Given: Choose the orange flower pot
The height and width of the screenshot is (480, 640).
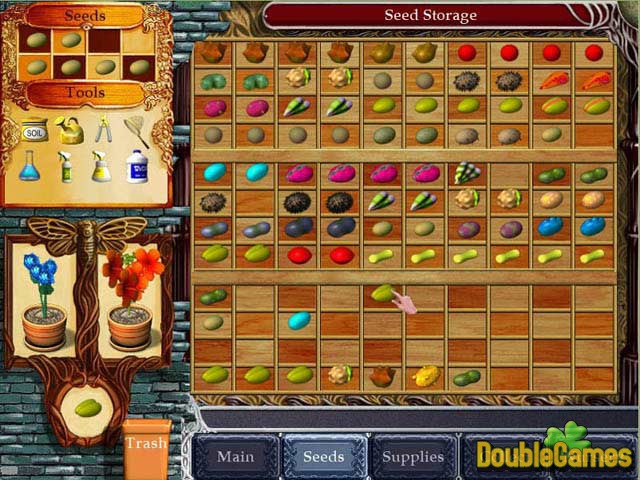Looking at the screenshot, I should 129,300.
